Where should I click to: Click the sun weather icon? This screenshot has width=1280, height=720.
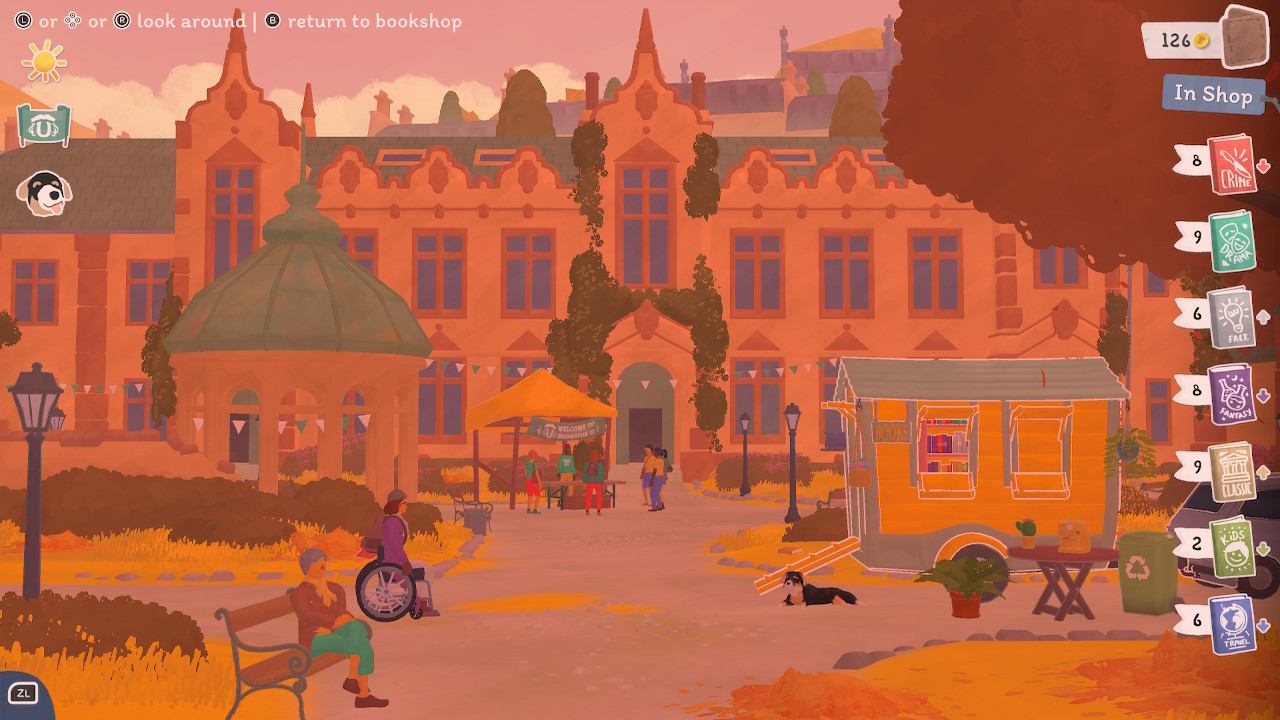[x=42, y=60]
